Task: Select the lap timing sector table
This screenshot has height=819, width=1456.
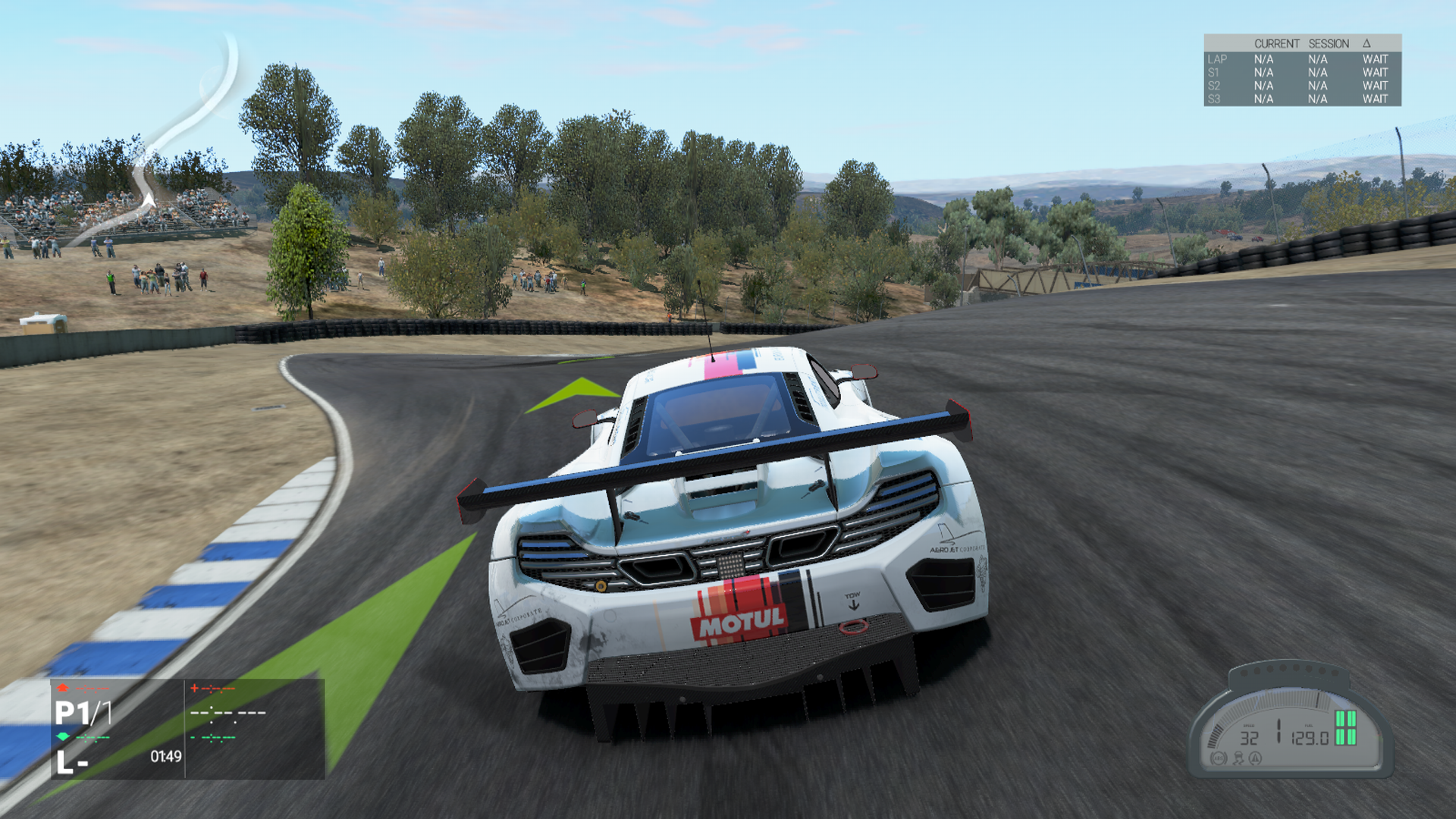Action: (1301, 71)
